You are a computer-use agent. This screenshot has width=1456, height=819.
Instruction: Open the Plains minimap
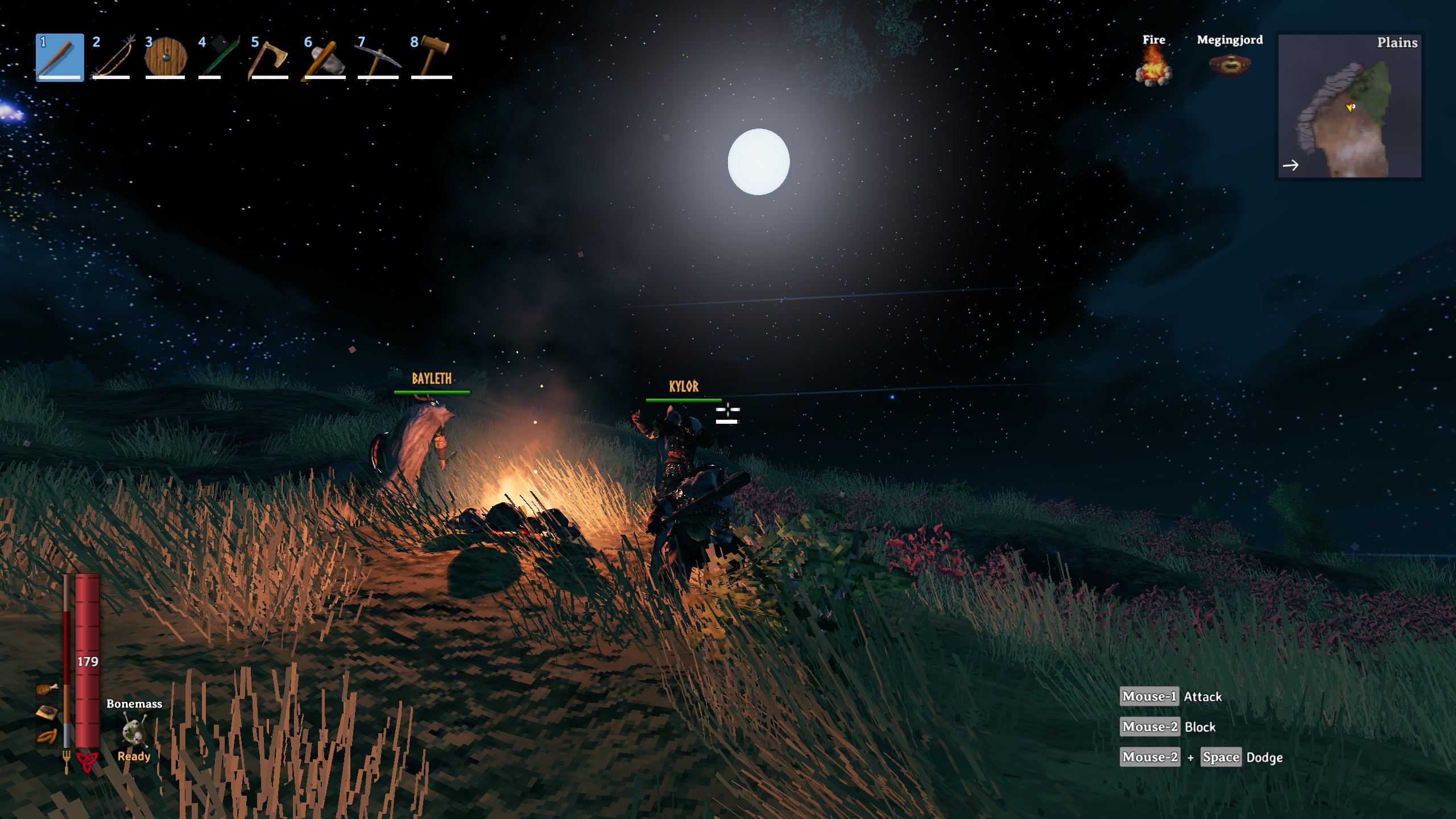[x=1350, y=106]
